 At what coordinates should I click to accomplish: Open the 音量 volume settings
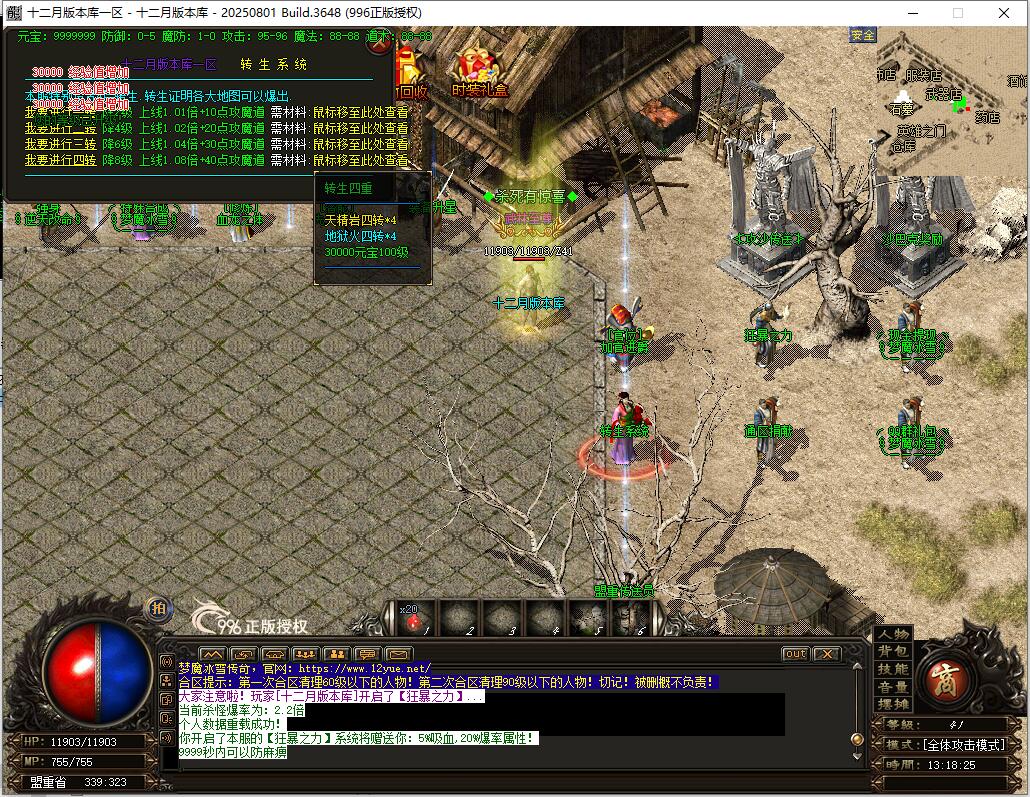click(x=893, y=687)
